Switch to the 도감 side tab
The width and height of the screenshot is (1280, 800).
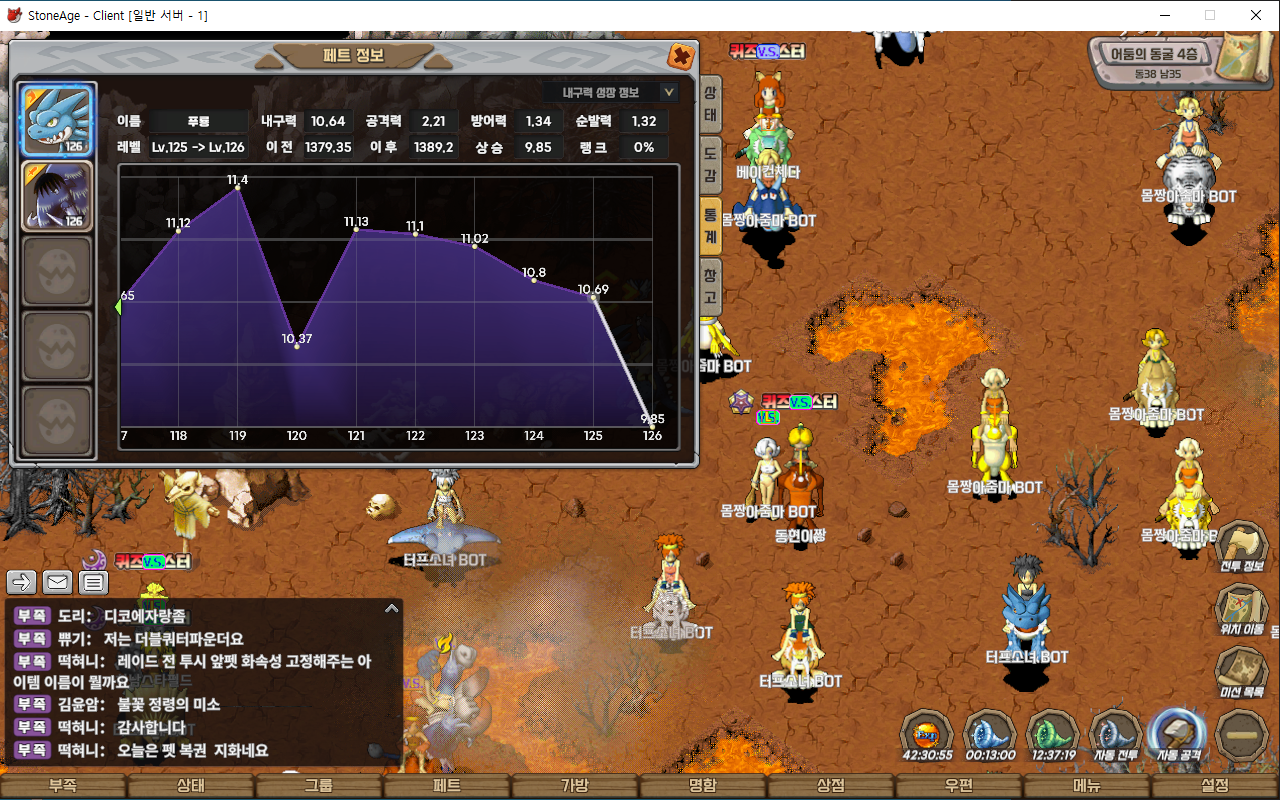(710, 166)
